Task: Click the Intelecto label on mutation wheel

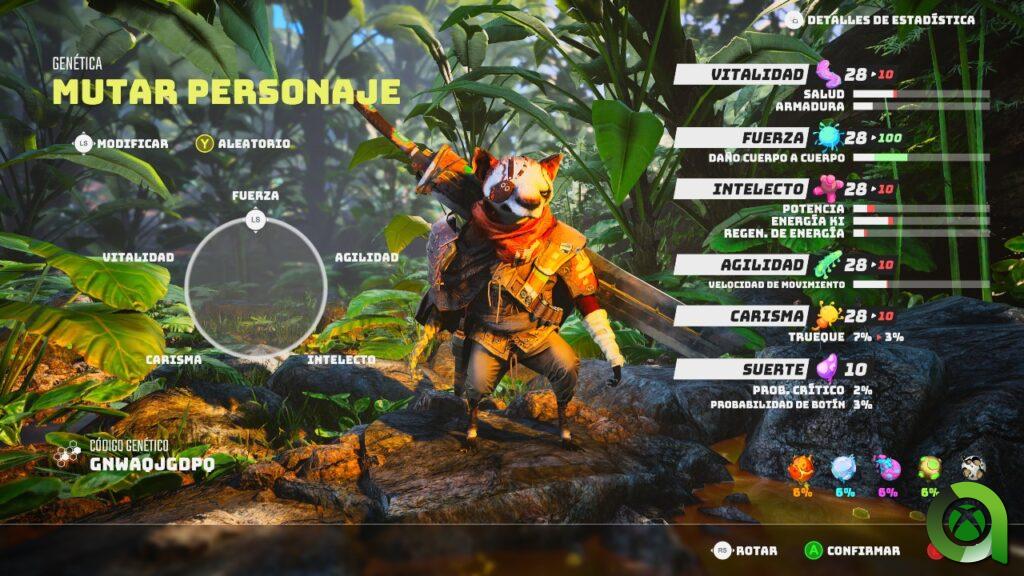Action: tap(341, 359)
